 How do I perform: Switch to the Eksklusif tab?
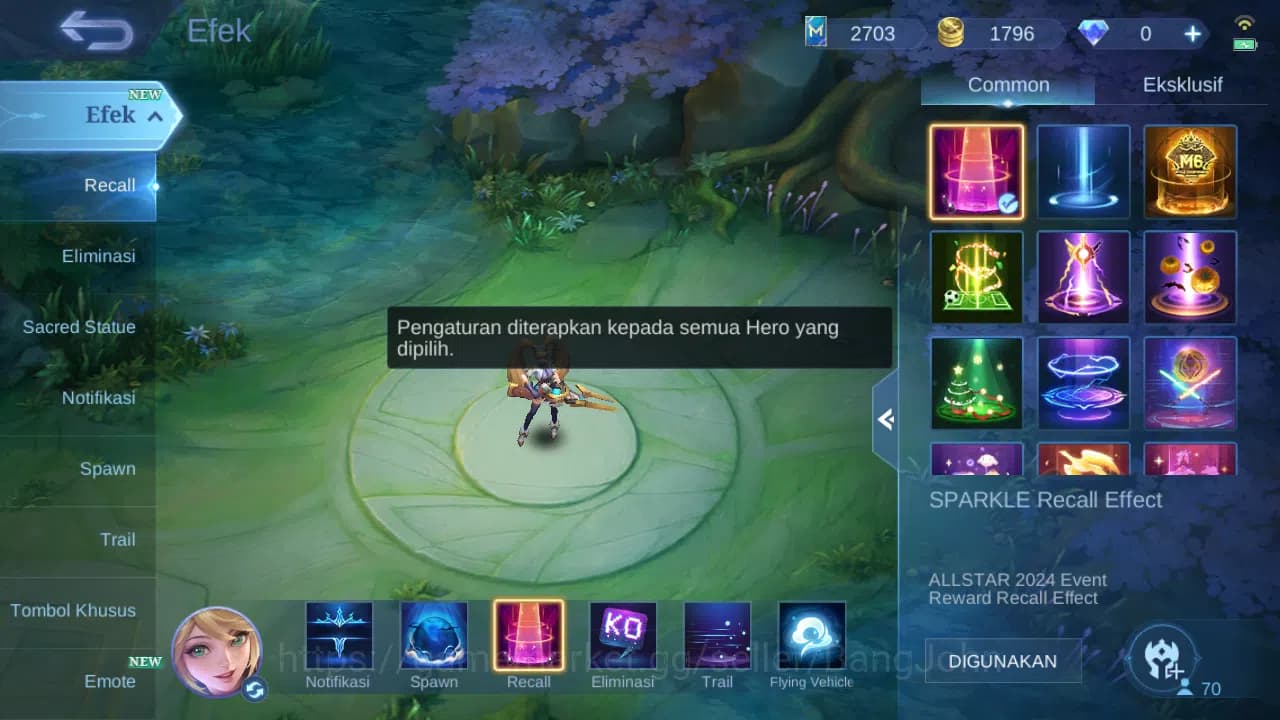[x=1184, y=84]
